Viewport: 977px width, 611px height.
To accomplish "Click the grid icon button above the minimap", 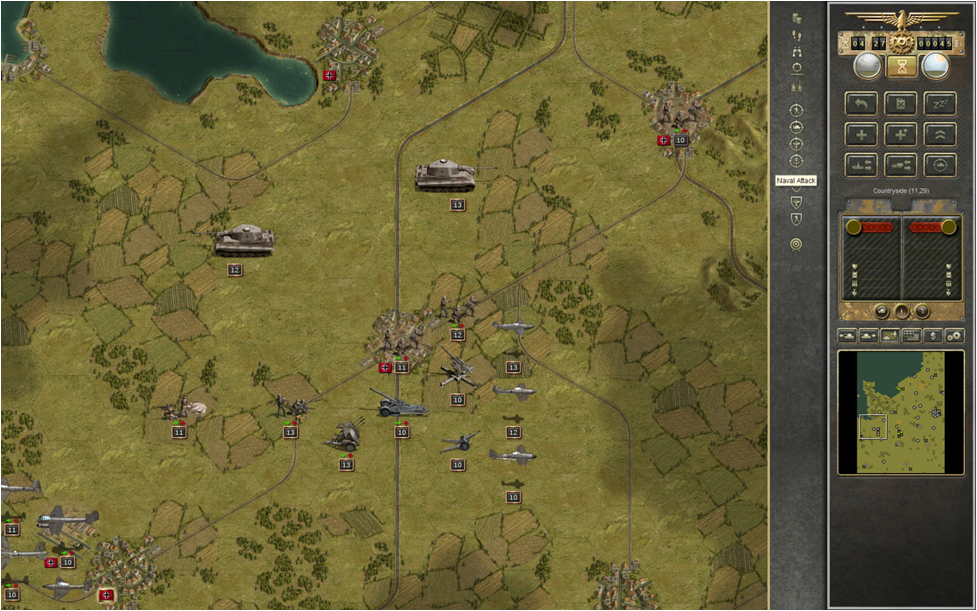I will coord(911,335).
